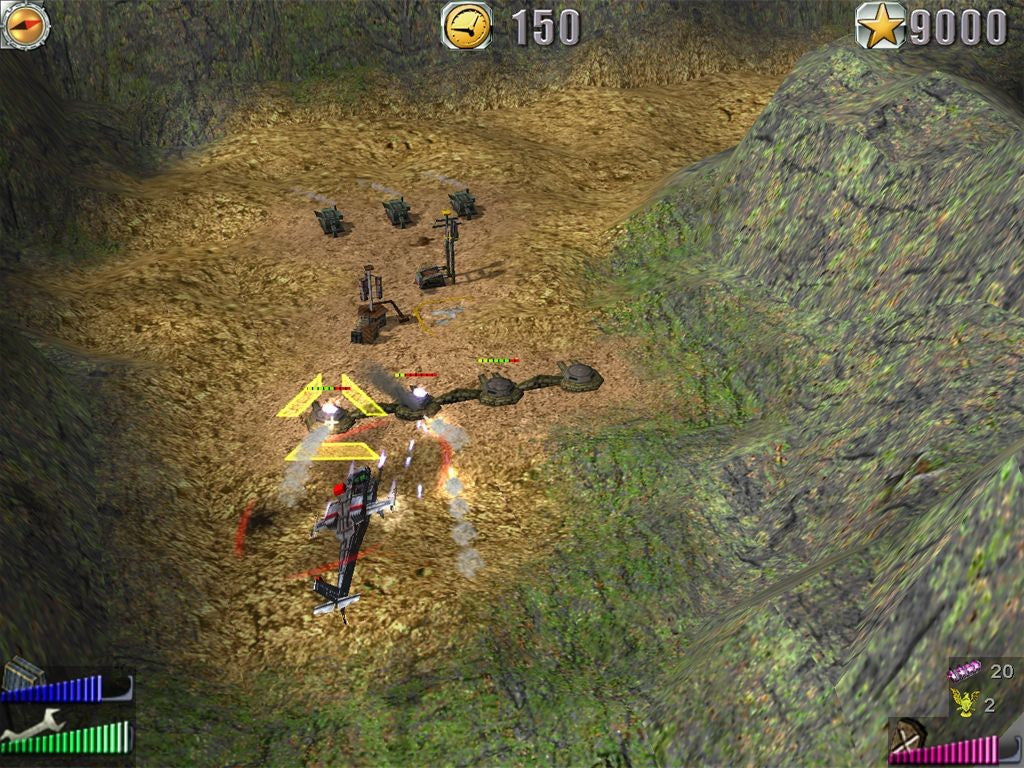Screen dimensions: 1024x768
Task: Select the purple rocket ammo icon
Action: (965, 671)
